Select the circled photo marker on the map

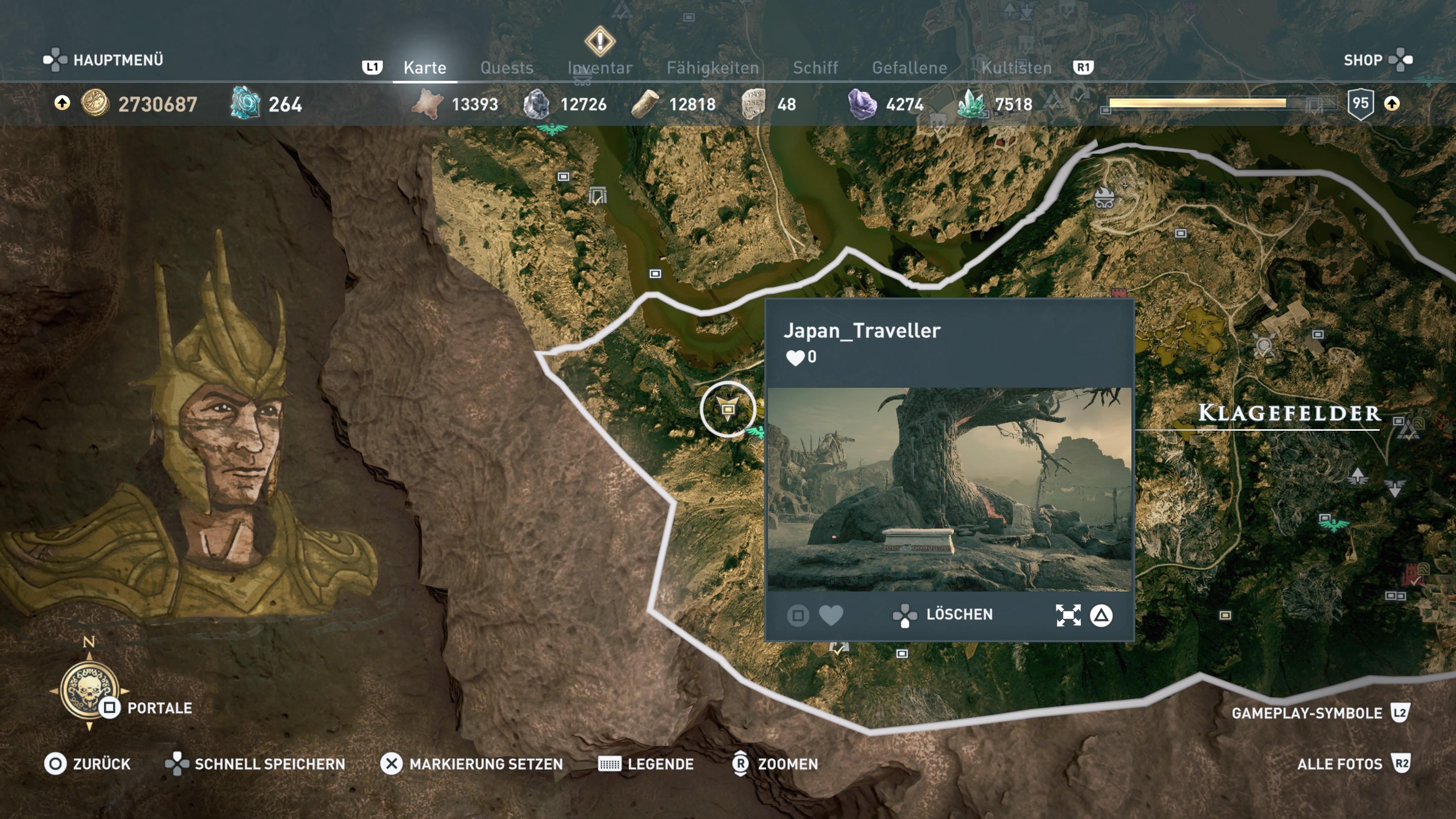point(728,409)
